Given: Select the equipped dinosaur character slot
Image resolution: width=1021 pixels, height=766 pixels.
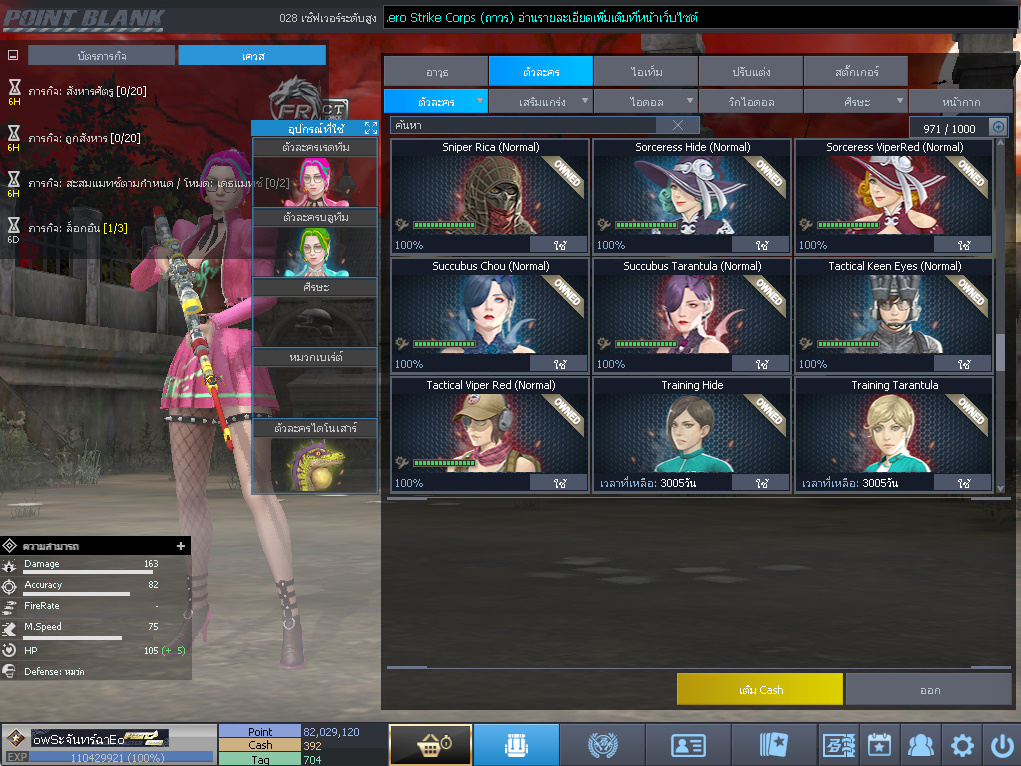Looking at the screenshot, I should pos(314,465).
